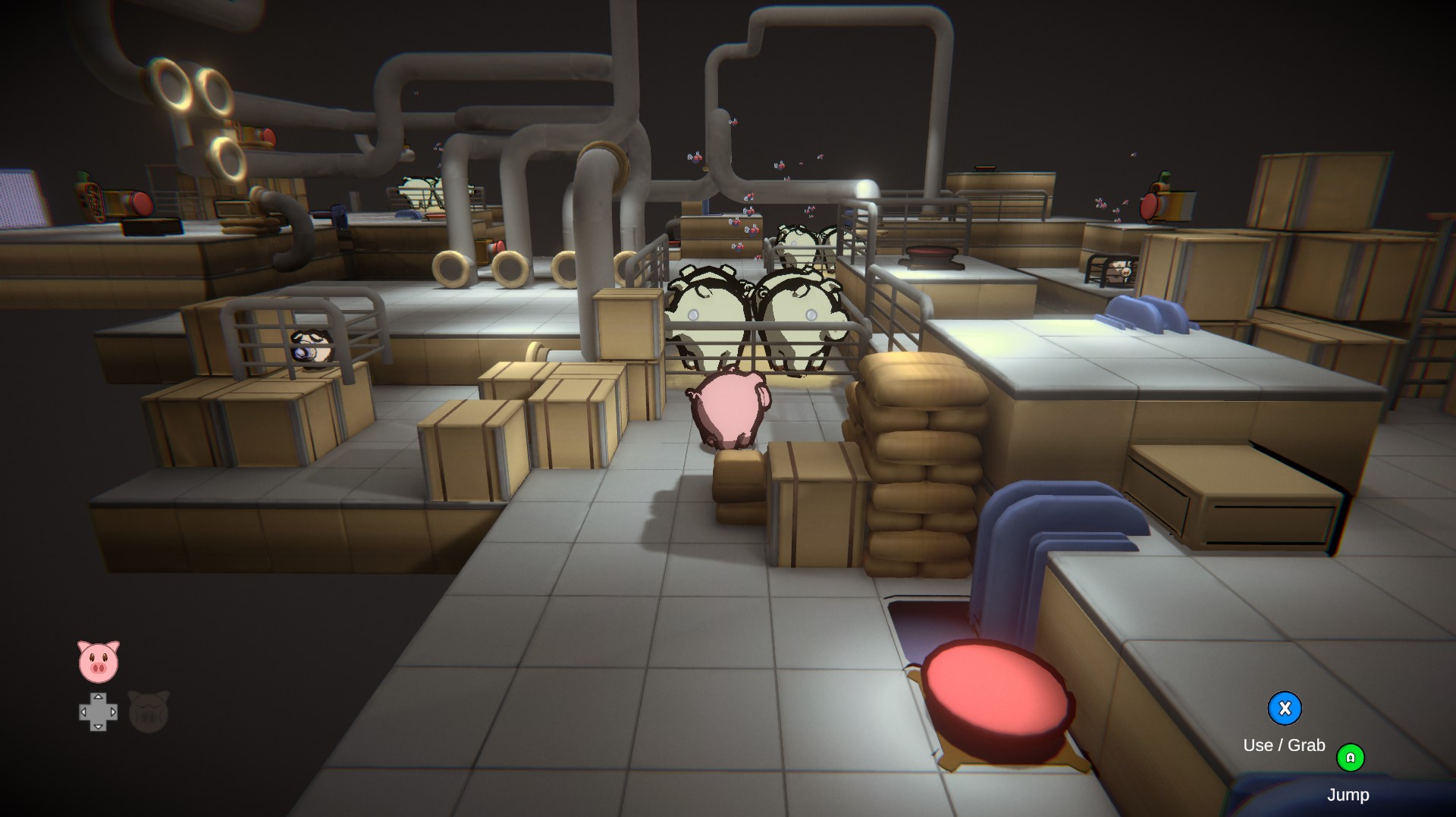Switch to the greyed-out pig character icon

(x=149, y=712)
